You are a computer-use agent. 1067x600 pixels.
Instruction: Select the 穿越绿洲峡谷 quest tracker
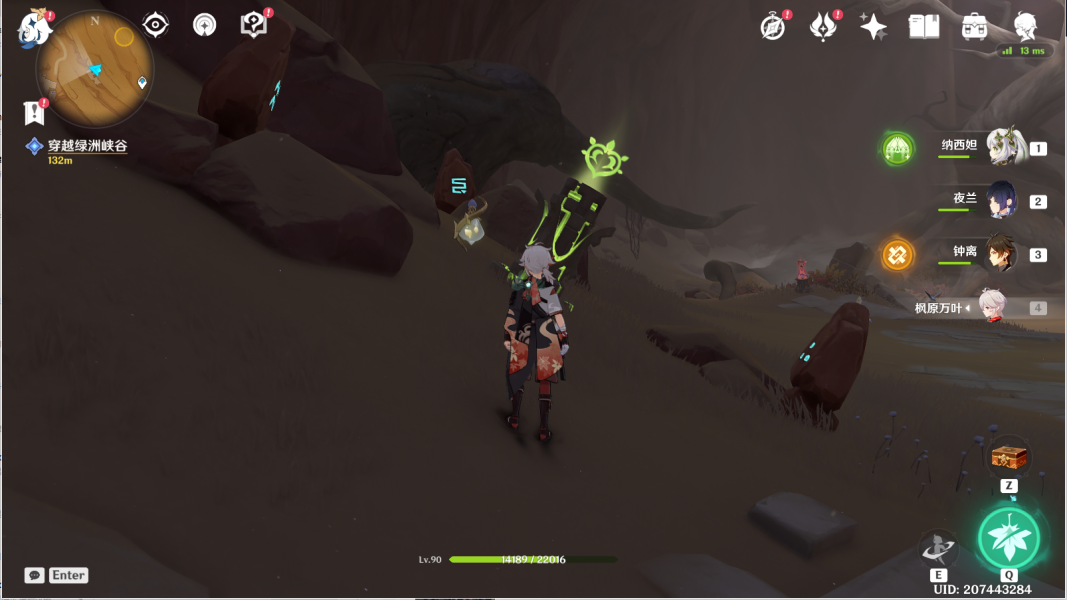86,146
